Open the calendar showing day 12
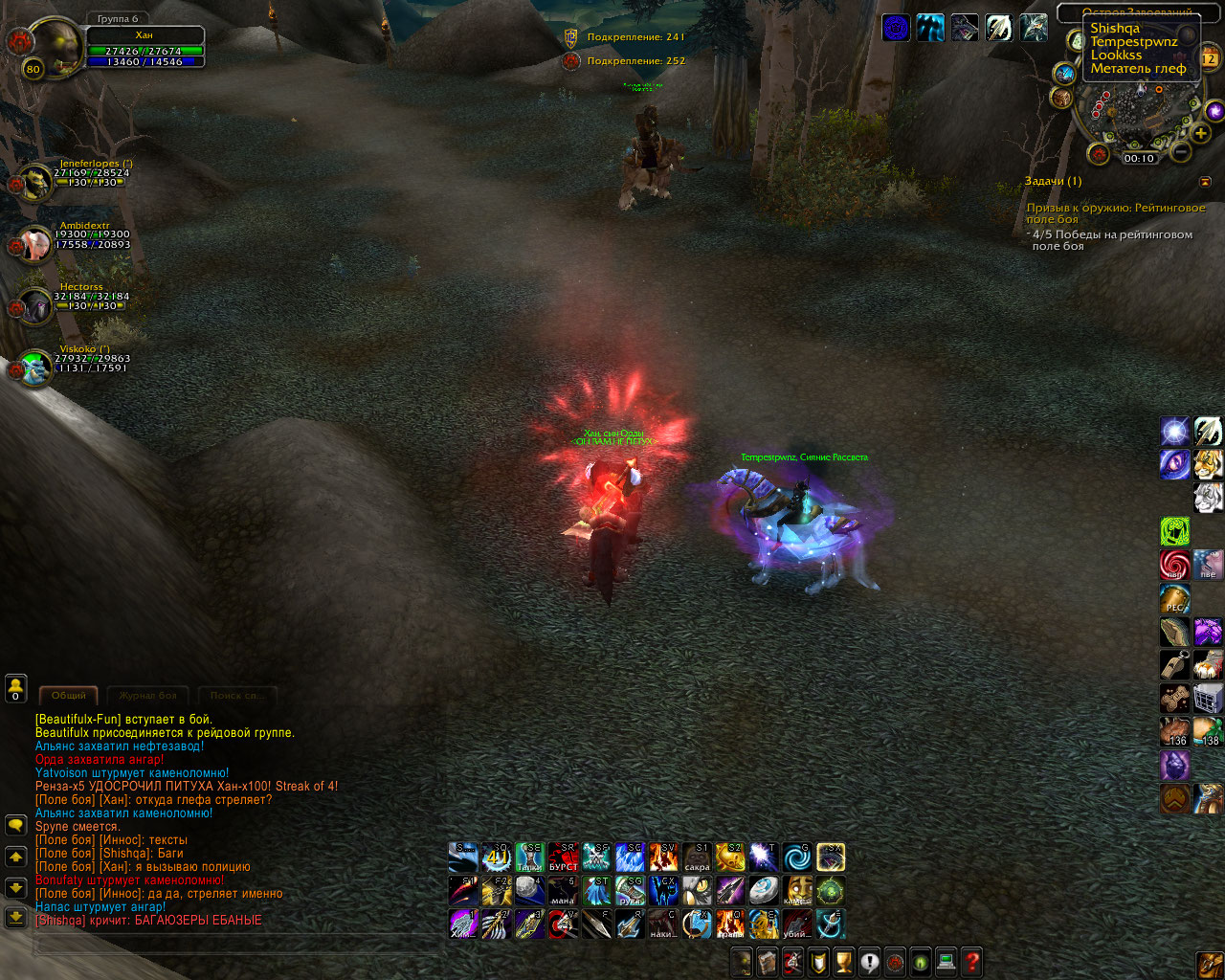Image resolution: width=1225 pixels, height=980 pixels. [1209, 59]
